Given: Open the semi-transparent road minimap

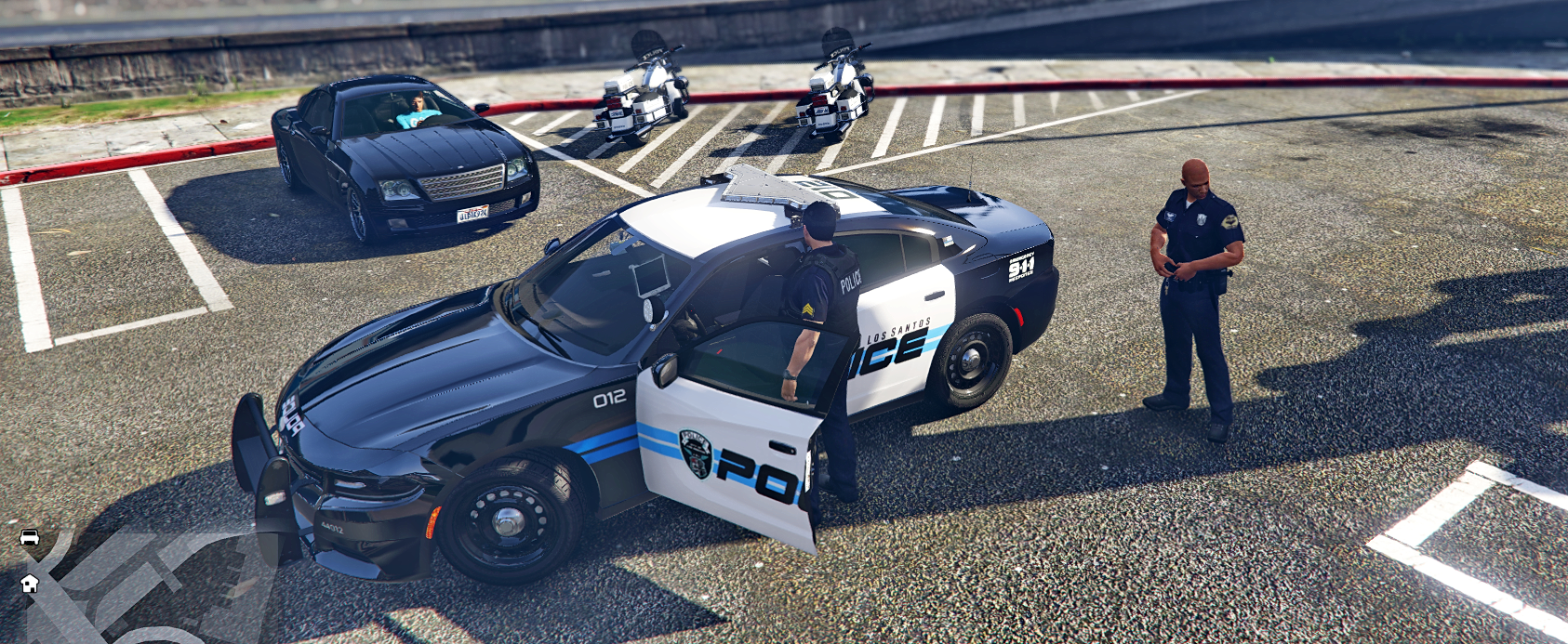Looking at the screenshot, I should click(140, 585).
